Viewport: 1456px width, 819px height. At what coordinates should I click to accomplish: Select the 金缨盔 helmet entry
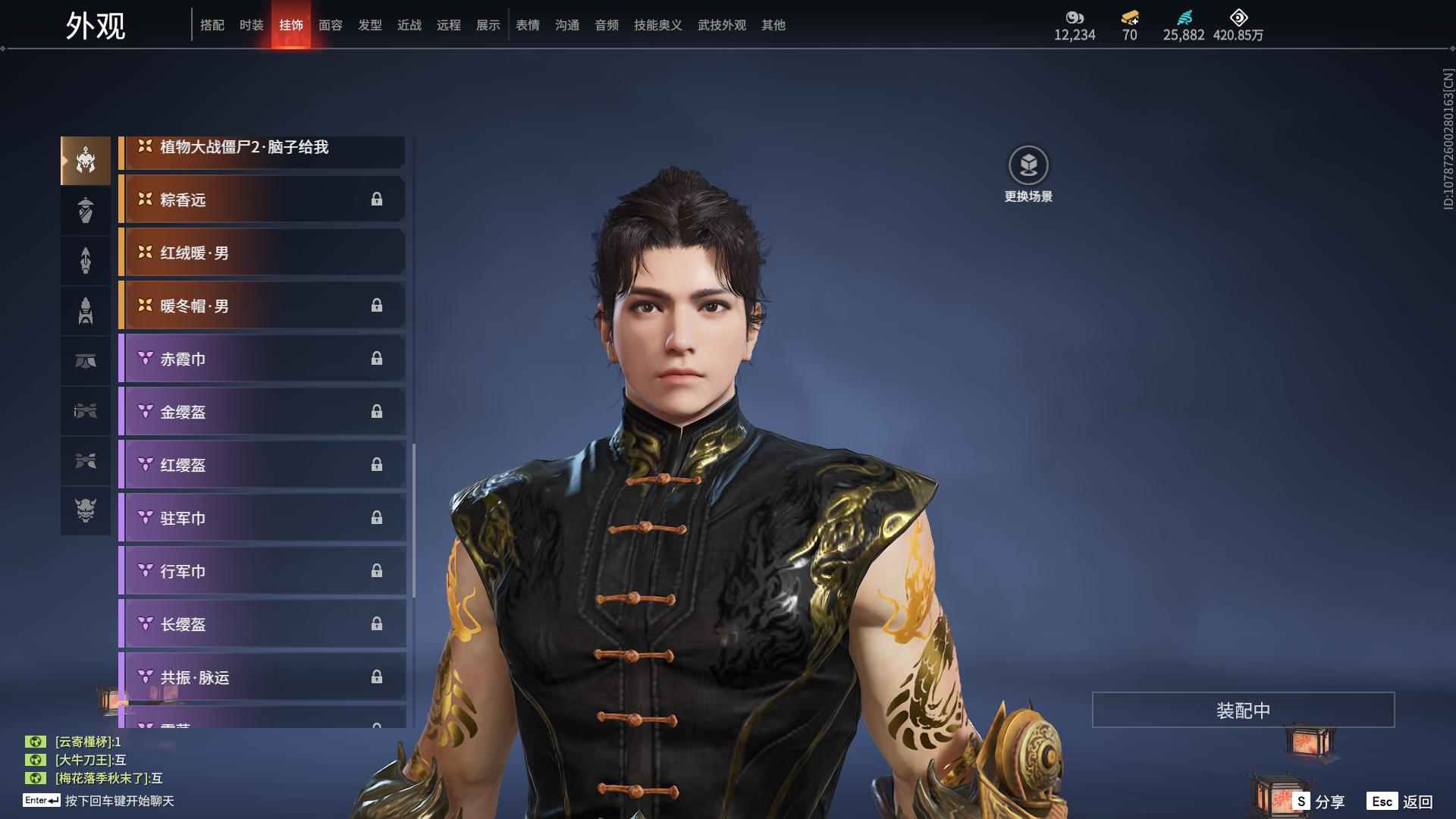(262, 412)
